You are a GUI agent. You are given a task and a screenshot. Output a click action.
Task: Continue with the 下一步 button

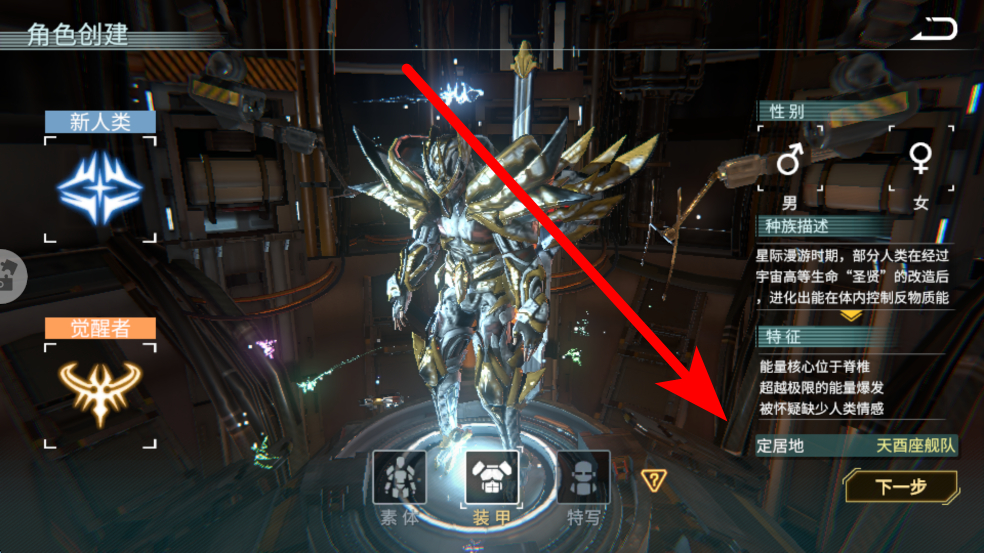901,487
